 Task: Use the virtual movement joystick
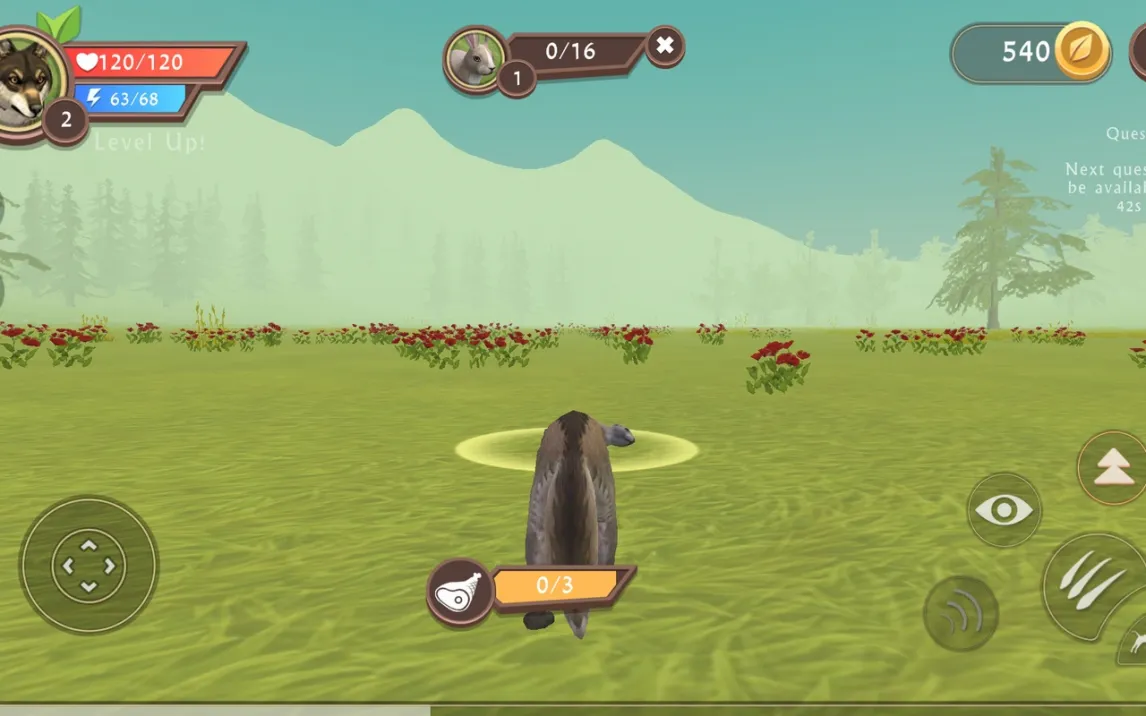pyautogui.click(x=89, y=565)
